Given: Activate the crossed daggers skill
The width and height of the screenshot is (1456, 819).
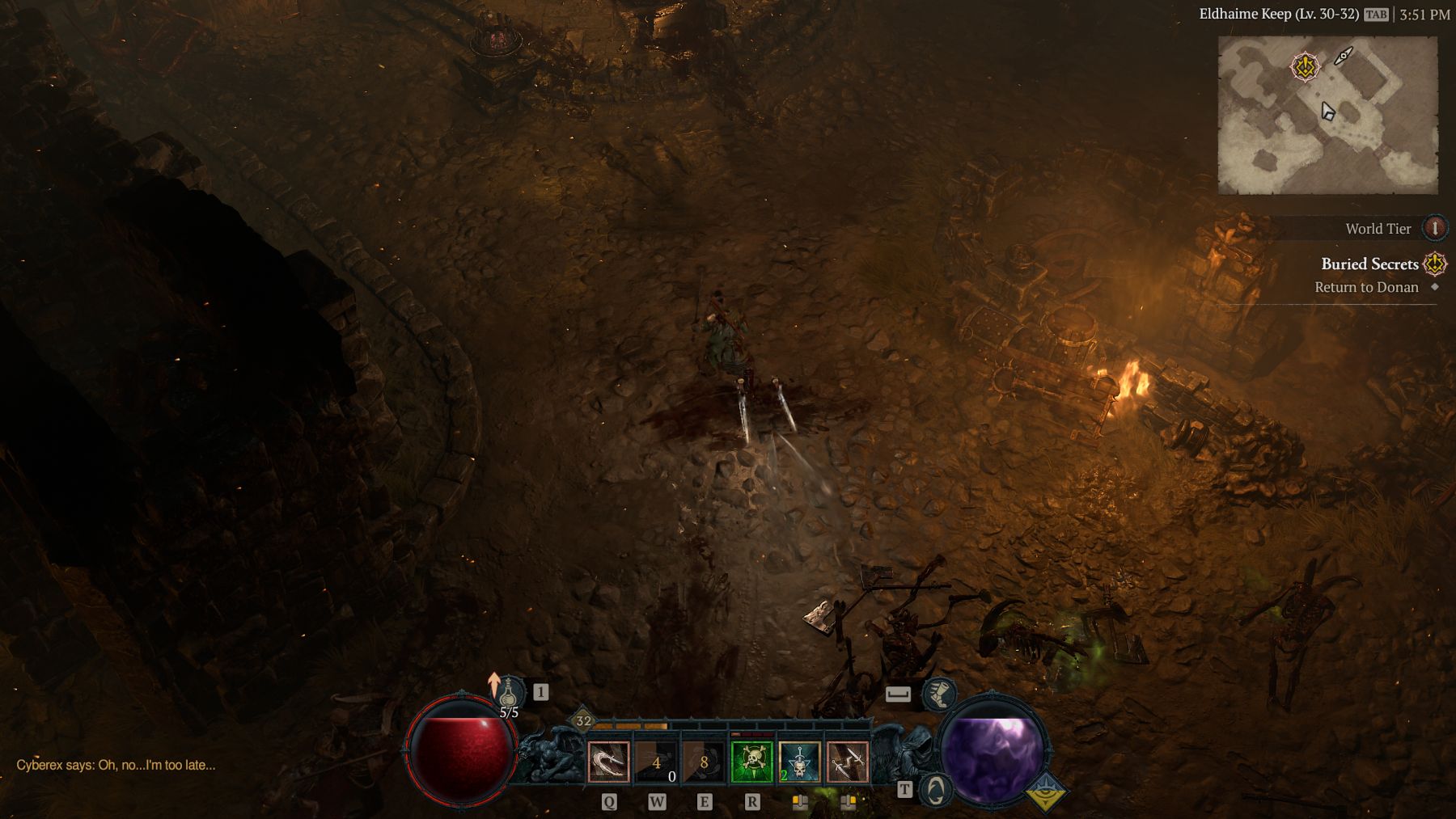Looking at the screenshot, I should tap(847, 762).
